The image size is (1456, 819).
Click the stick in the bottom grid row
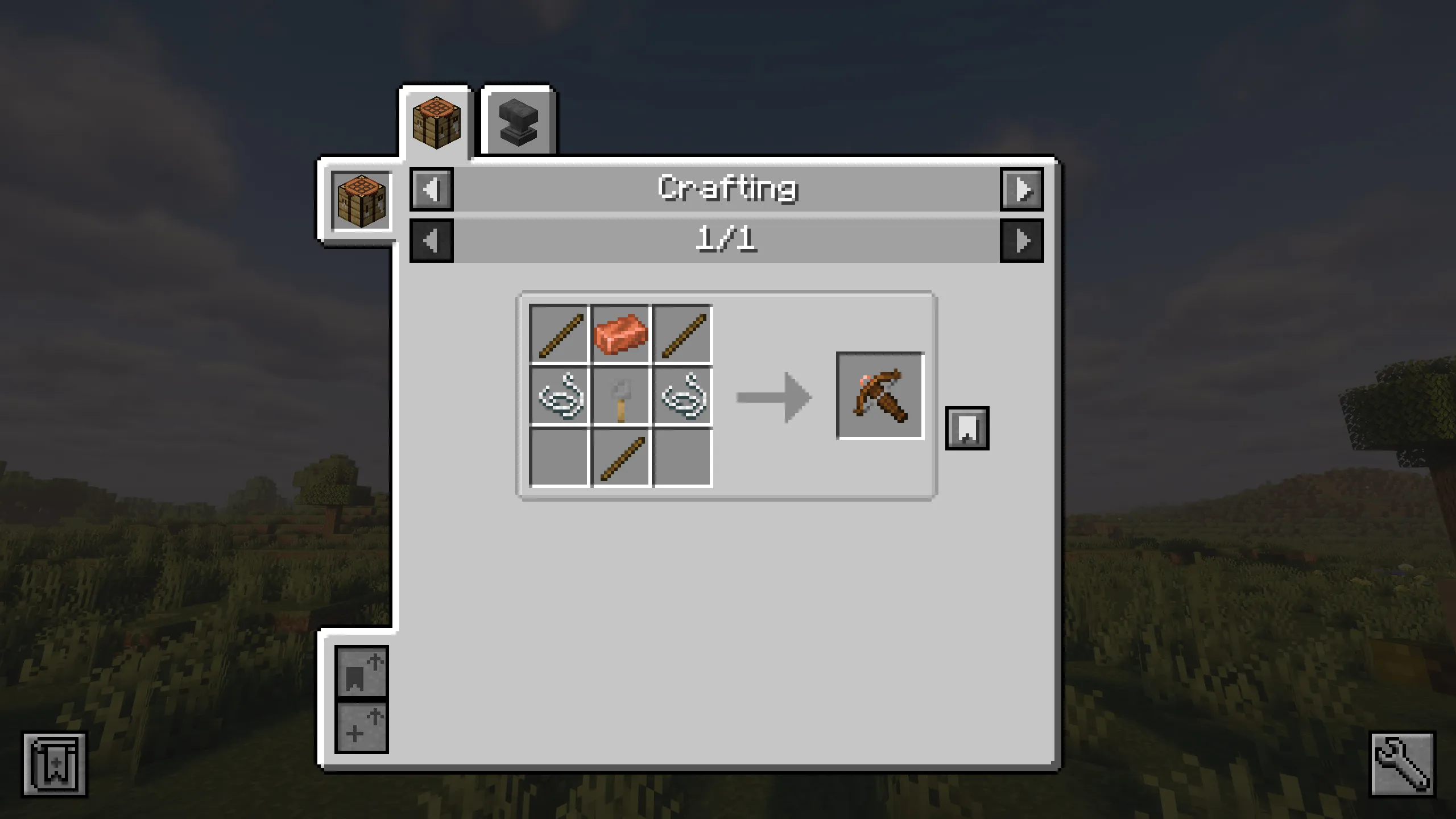(620, 461)
